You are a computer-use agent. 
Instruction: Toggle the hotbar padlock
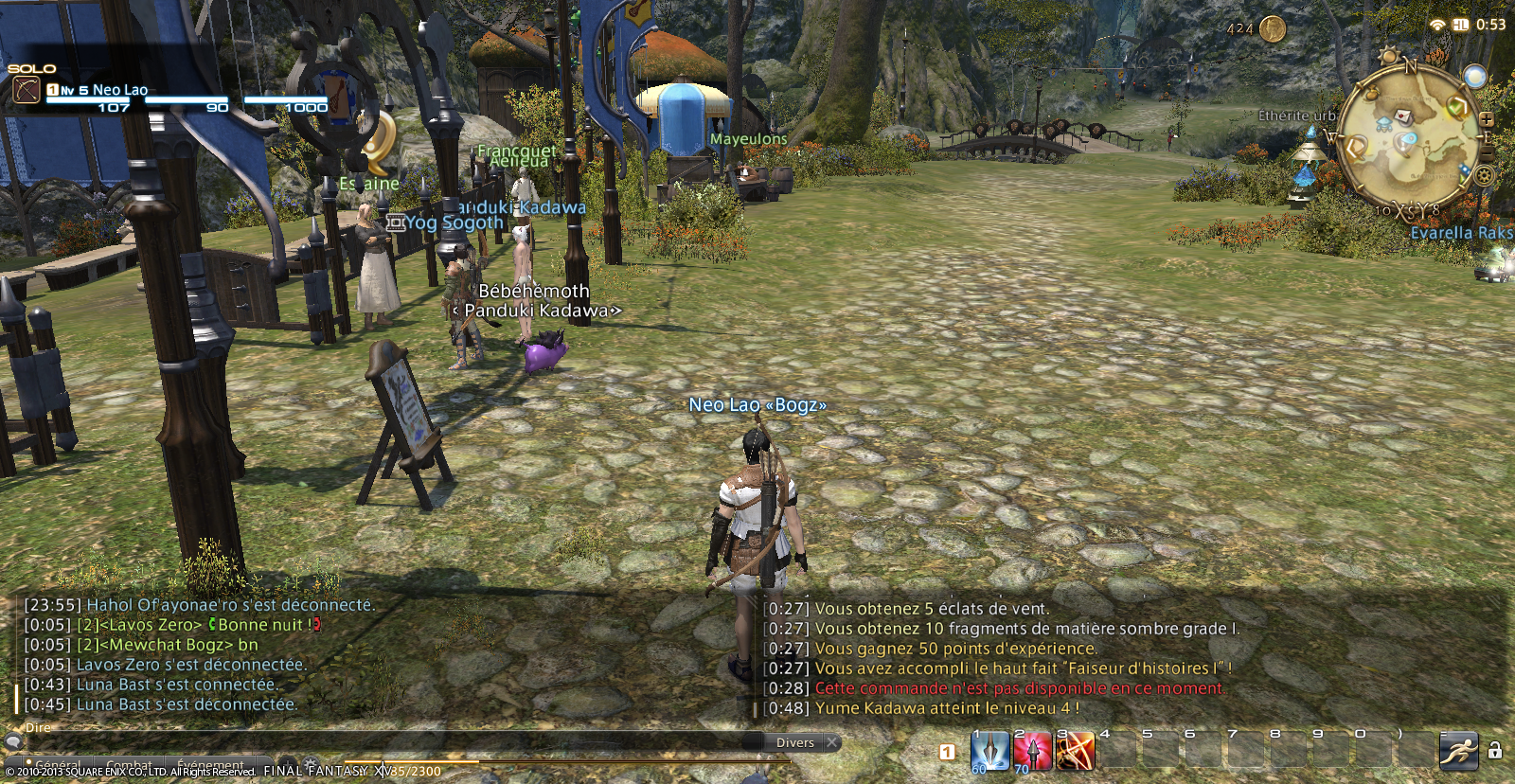pyautogui.click(x=1495, y=751)
